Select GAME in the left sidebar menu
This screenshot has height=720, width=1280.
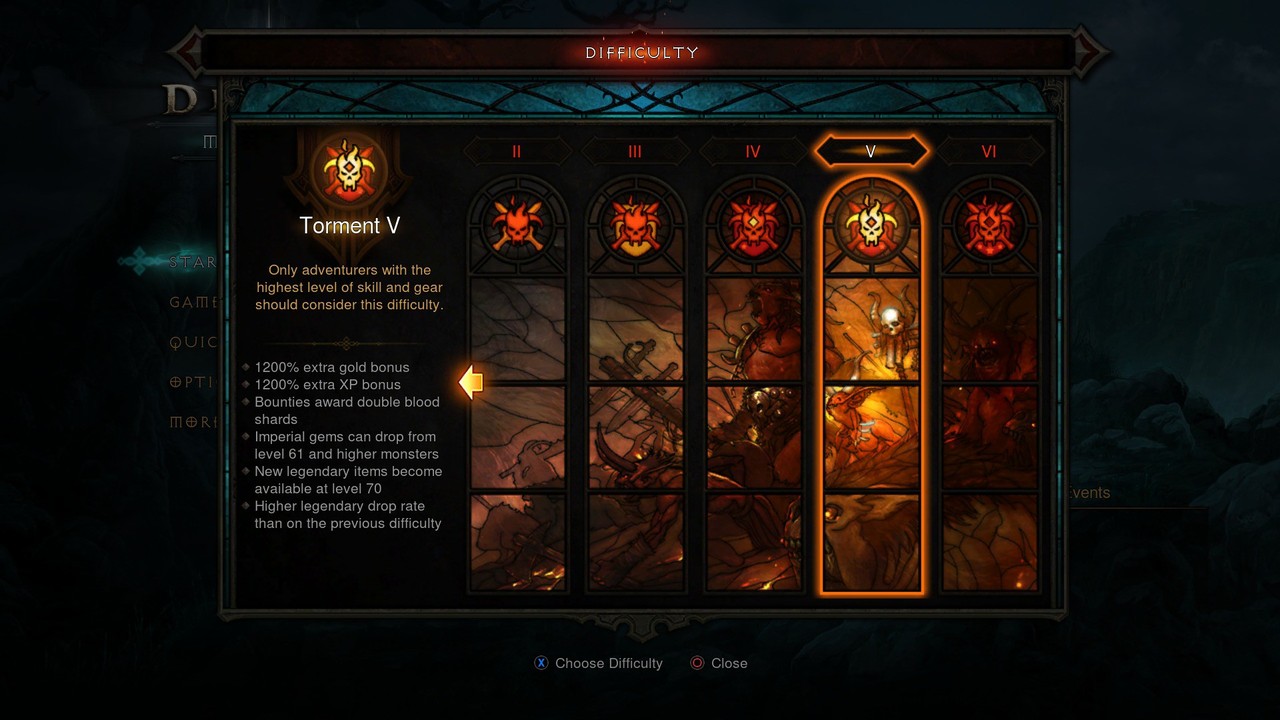195,302
